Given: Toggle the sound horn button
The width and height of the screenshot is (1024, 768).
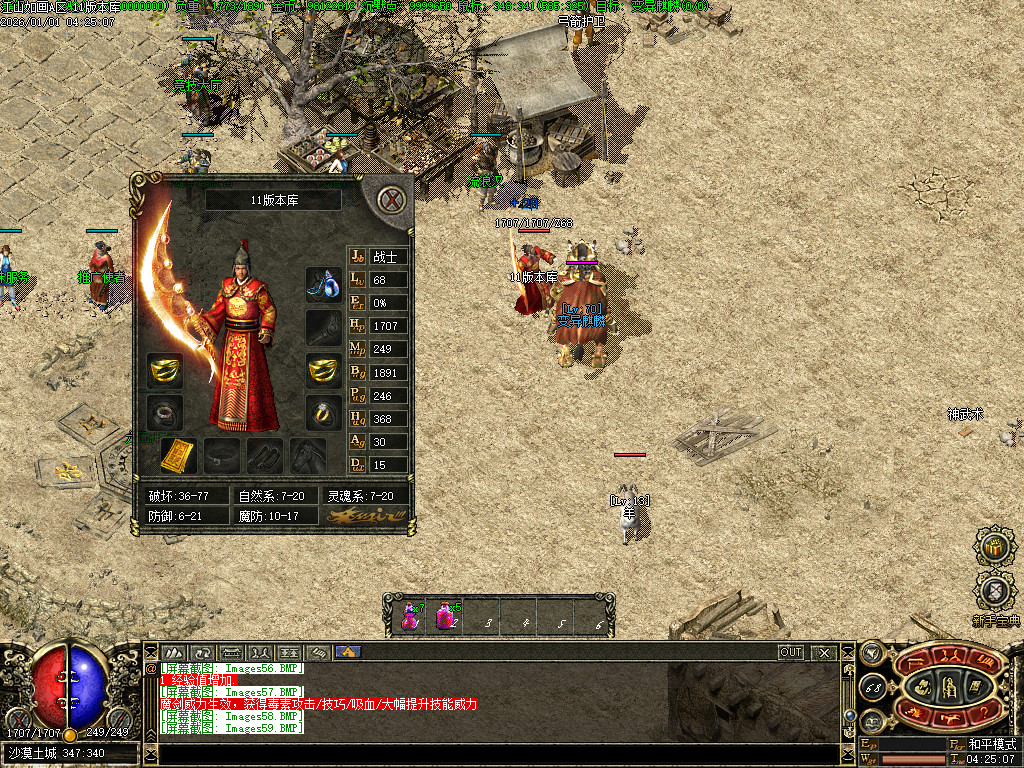Looking at the screenshot, I should pos(873,652).
